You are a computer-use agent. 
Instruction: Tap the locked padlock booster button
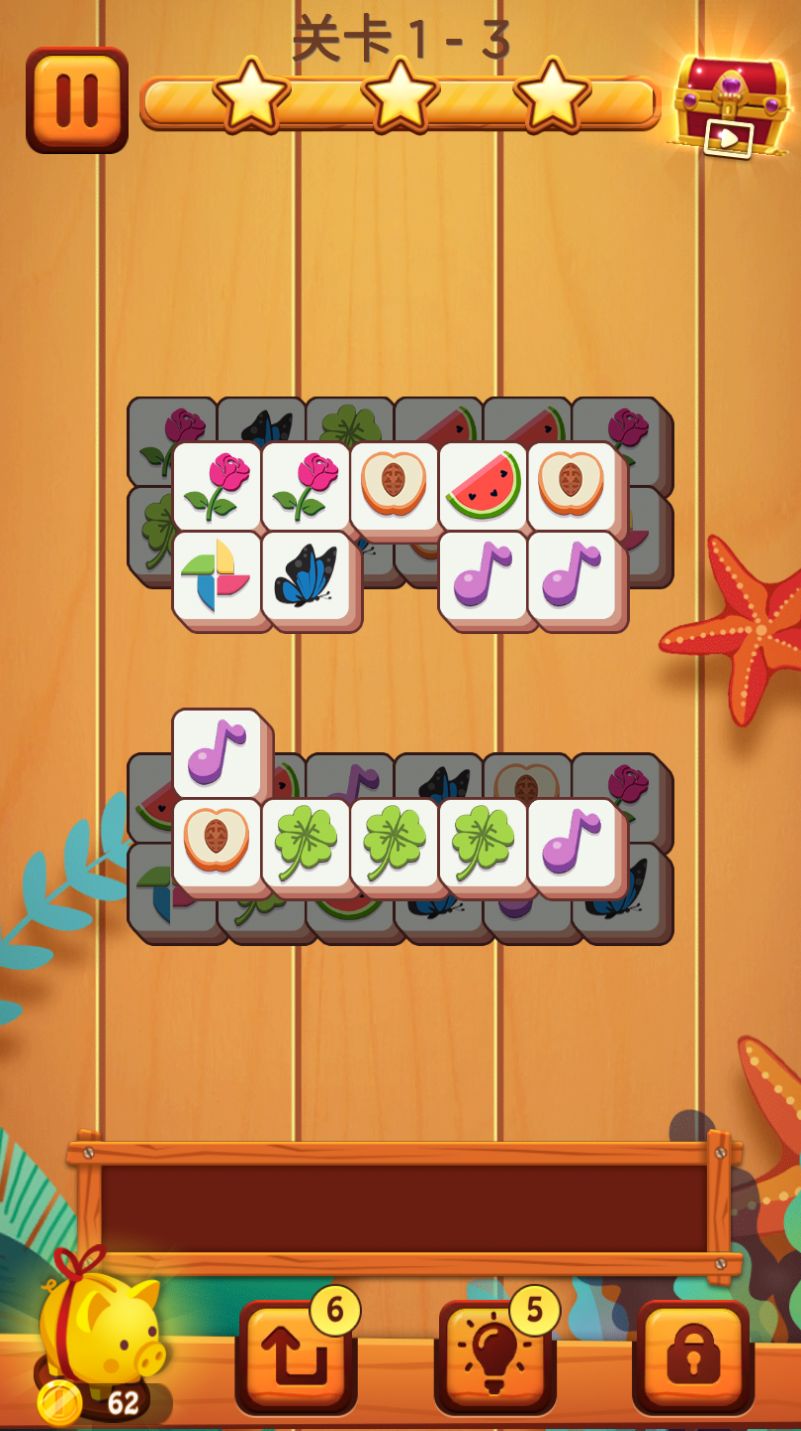(x=693, y=1356)
